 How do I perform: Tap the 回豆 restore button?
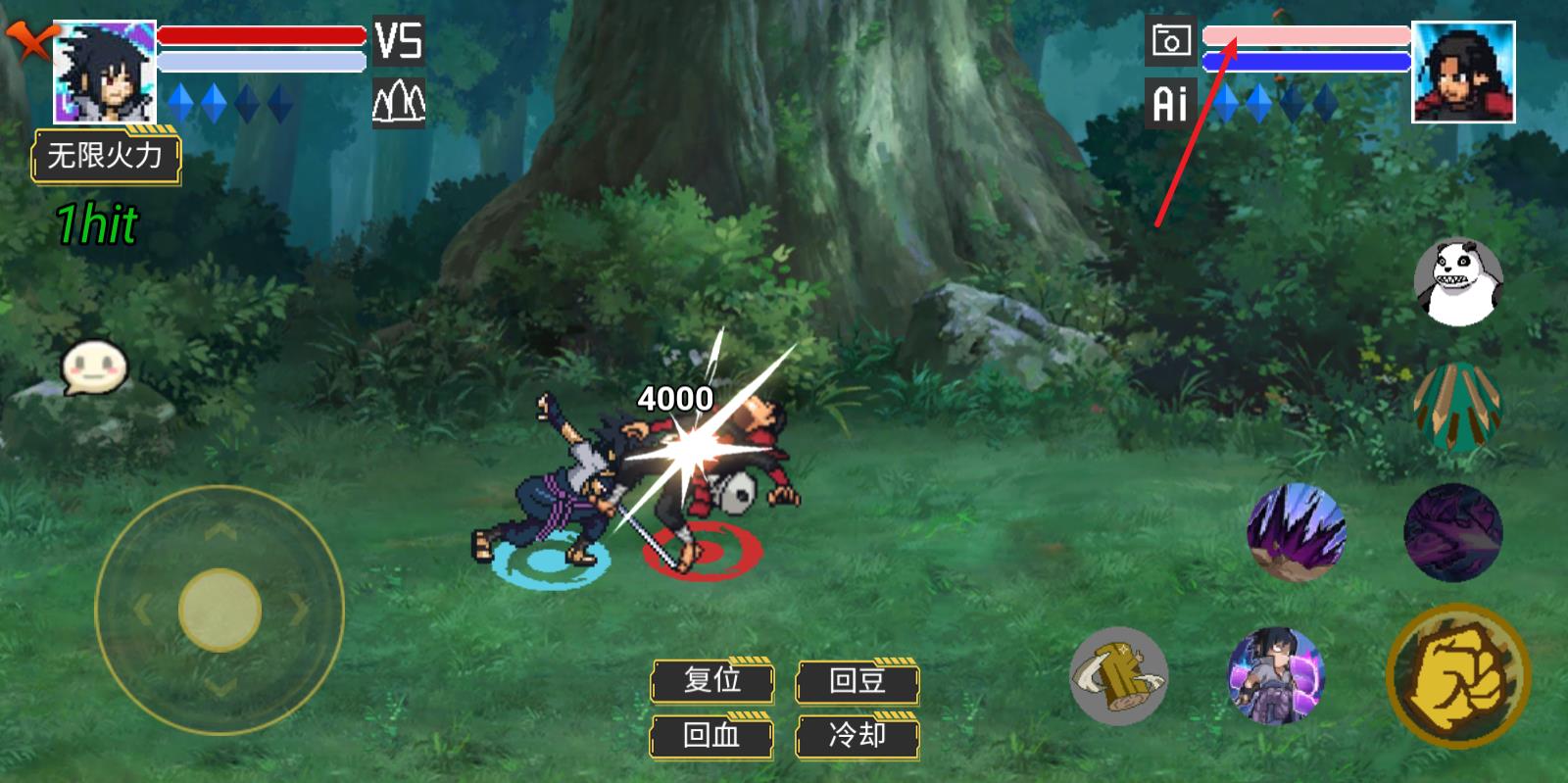coord(857,680)
